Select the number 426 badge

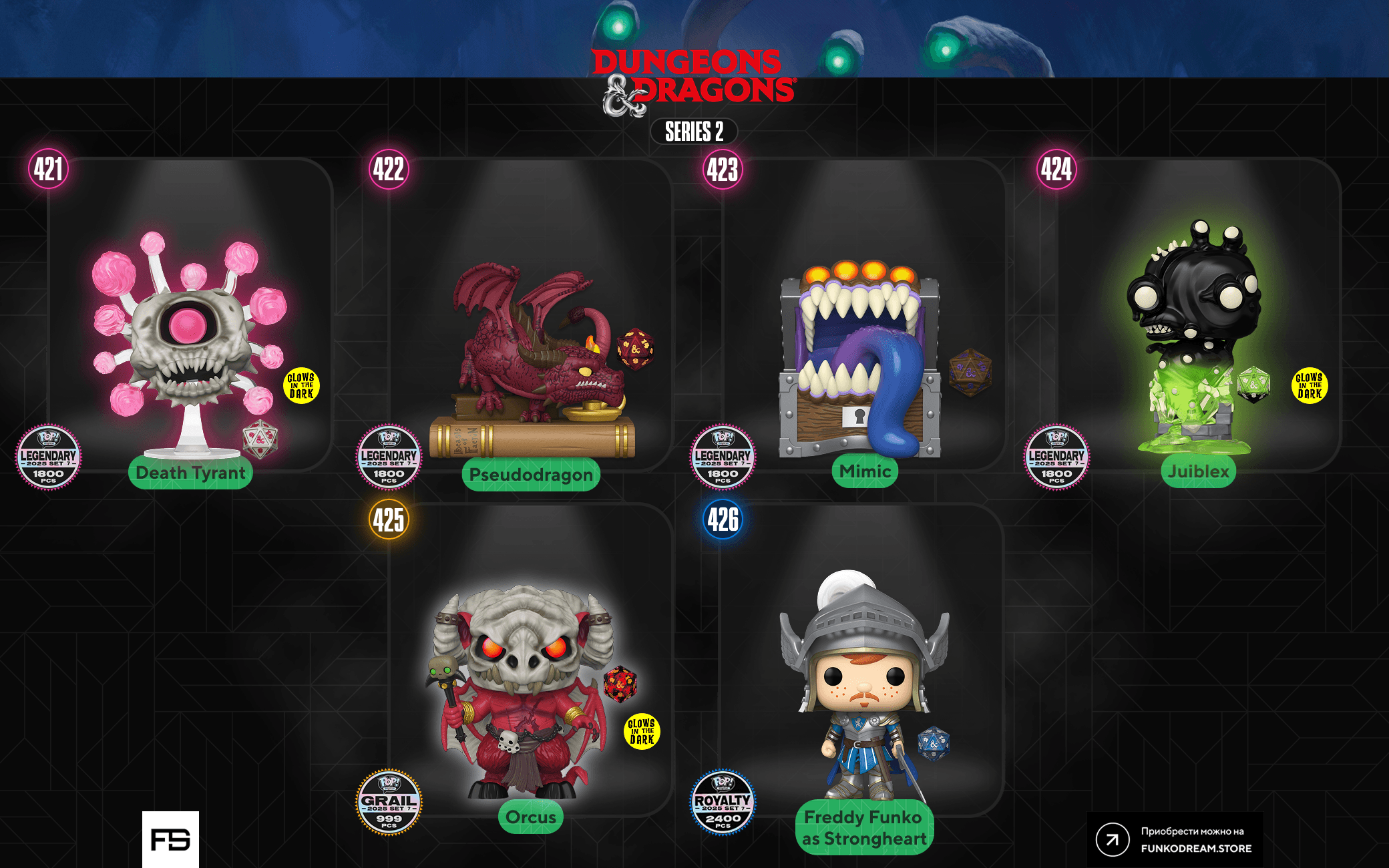point(723,519)
